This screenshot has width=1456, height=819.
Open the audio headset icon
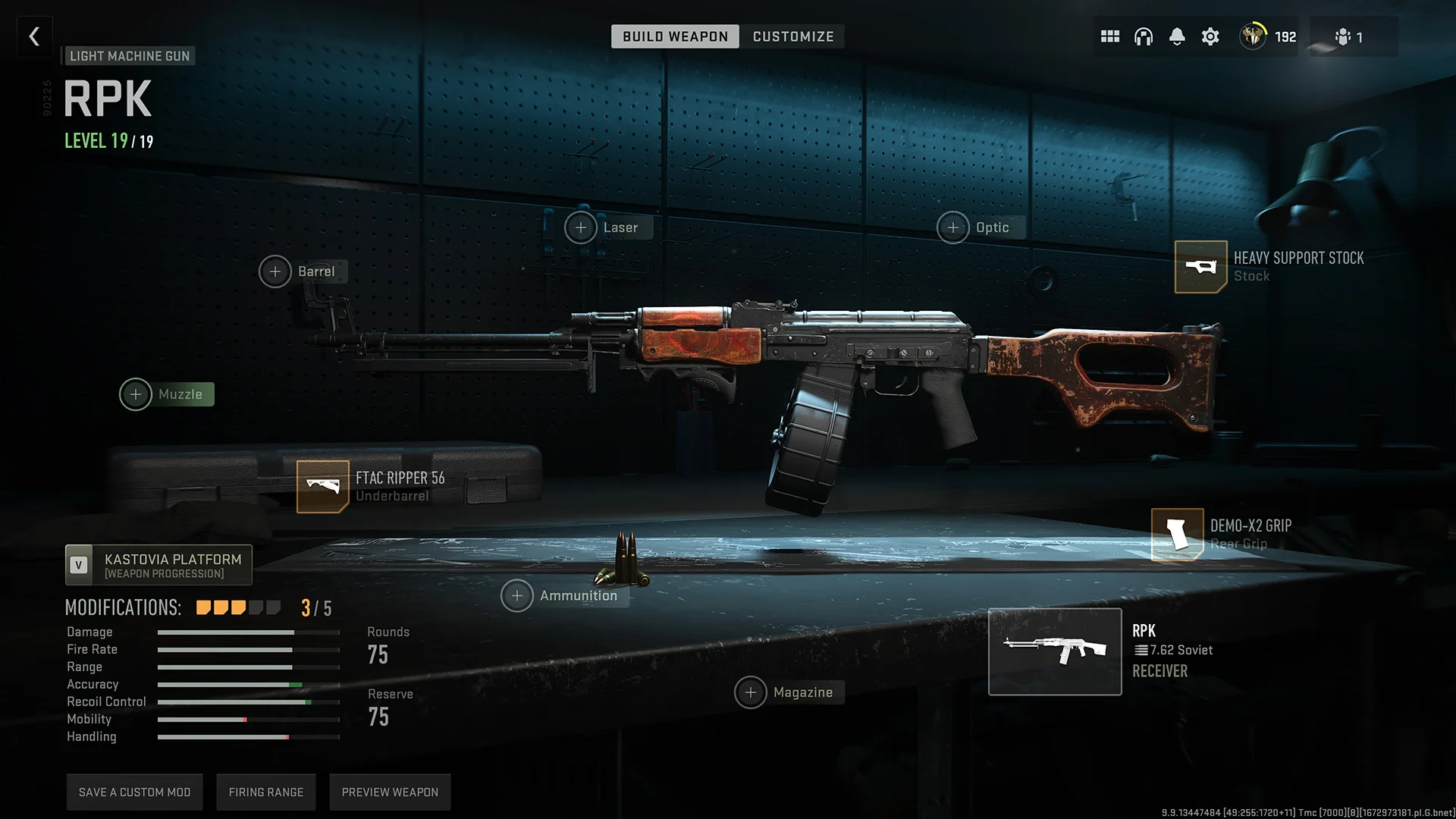pos(1143,36)
